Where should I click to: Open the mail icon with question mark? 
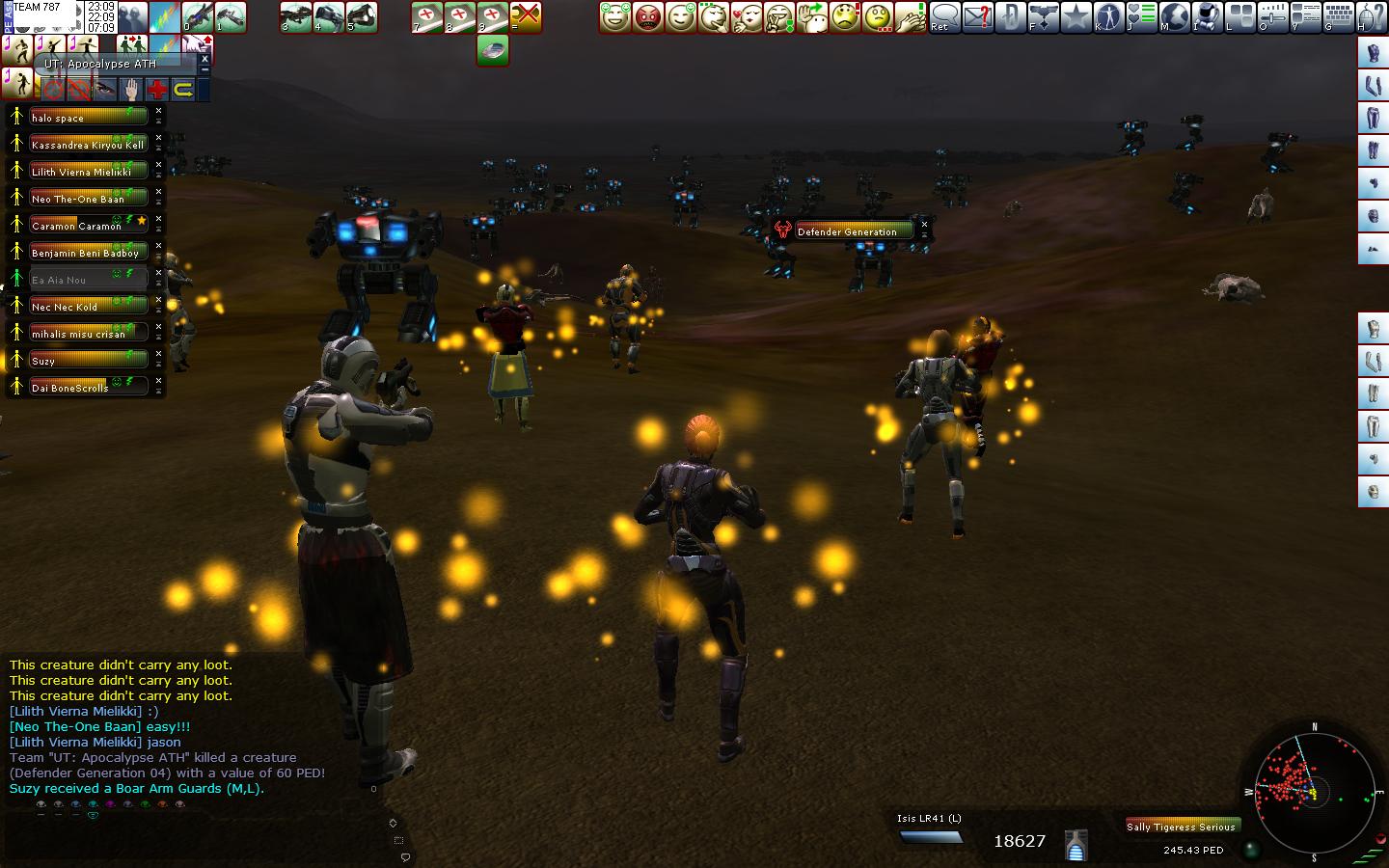coord(977,17)
